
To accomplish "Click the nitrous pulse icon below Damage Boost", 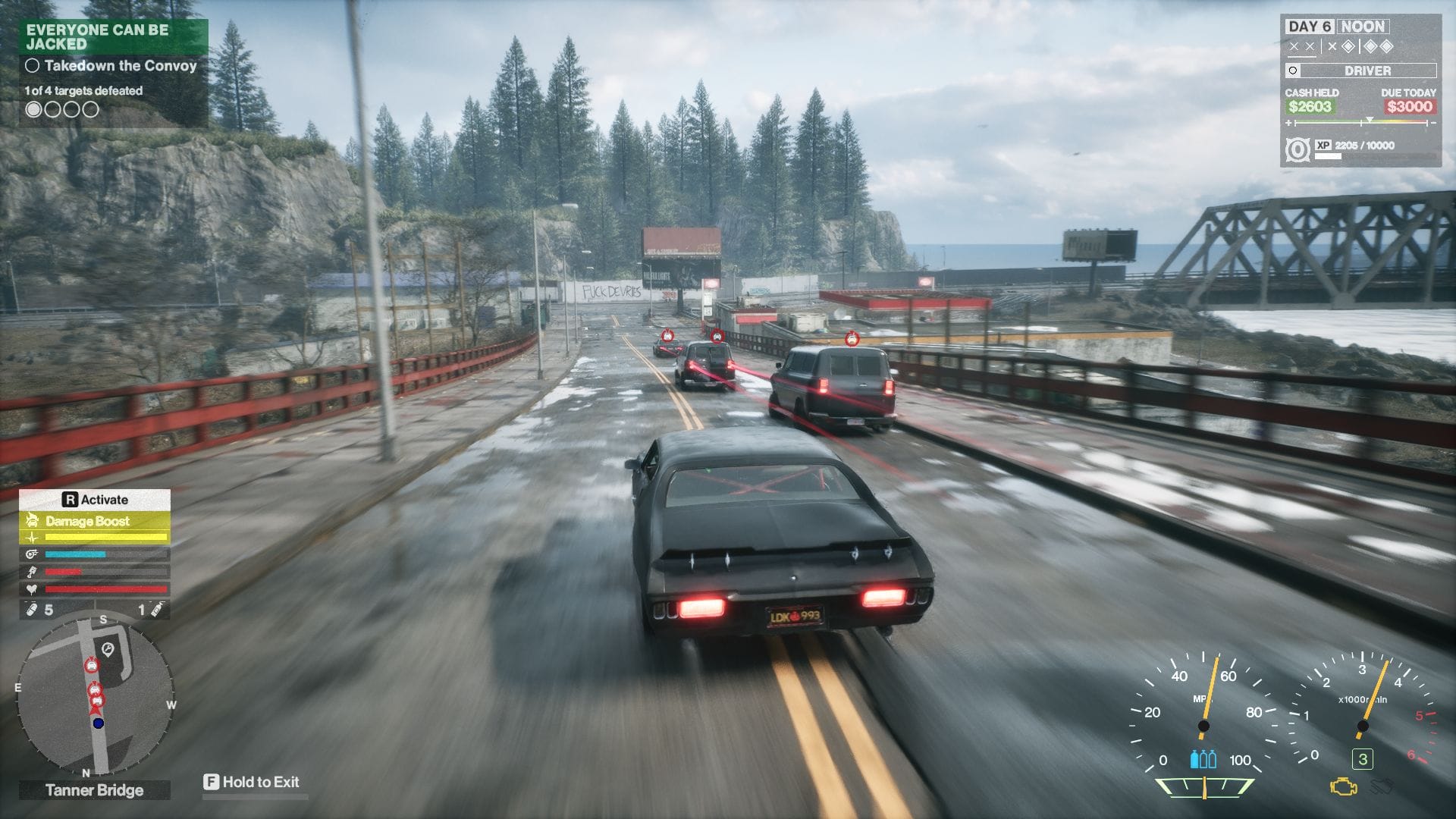I will coord(33,537).
